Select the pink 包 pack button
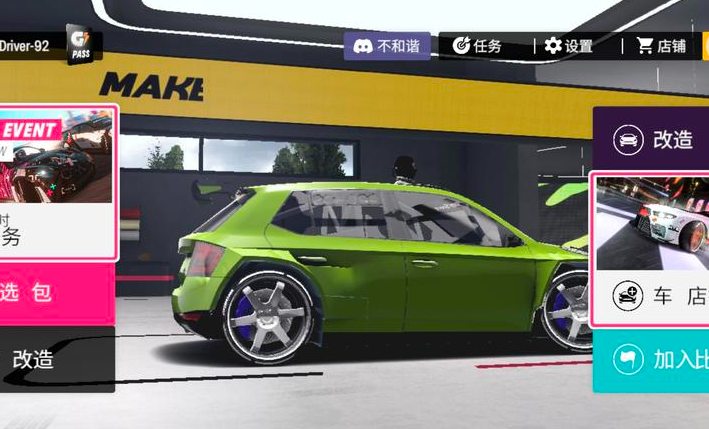The width and height of the screenshot is (709, 429). [x=55, y=293]
